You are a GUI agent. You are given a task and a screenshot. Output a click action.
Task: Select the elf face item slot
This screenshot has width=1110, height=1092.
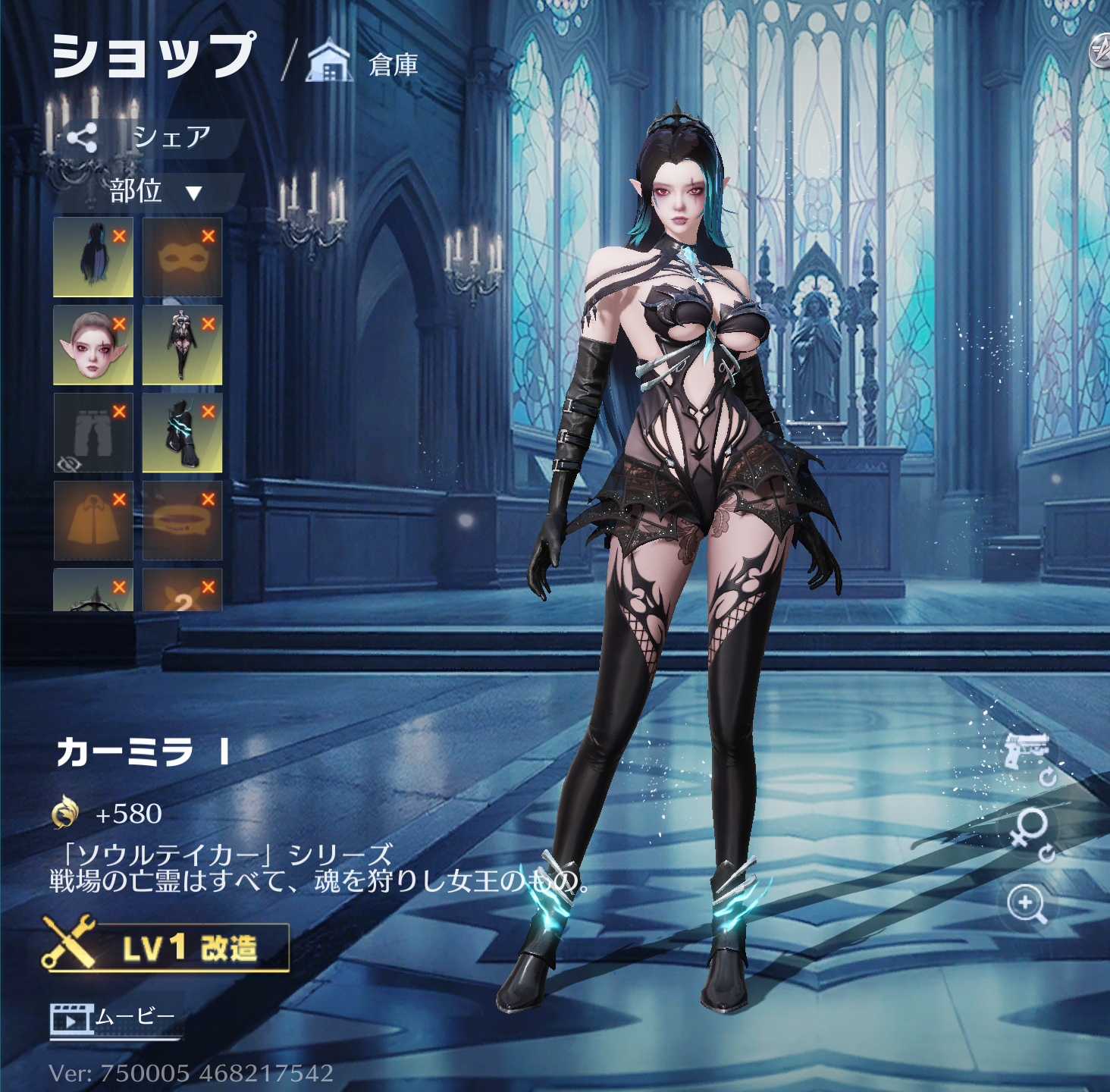tap(92, 345)
